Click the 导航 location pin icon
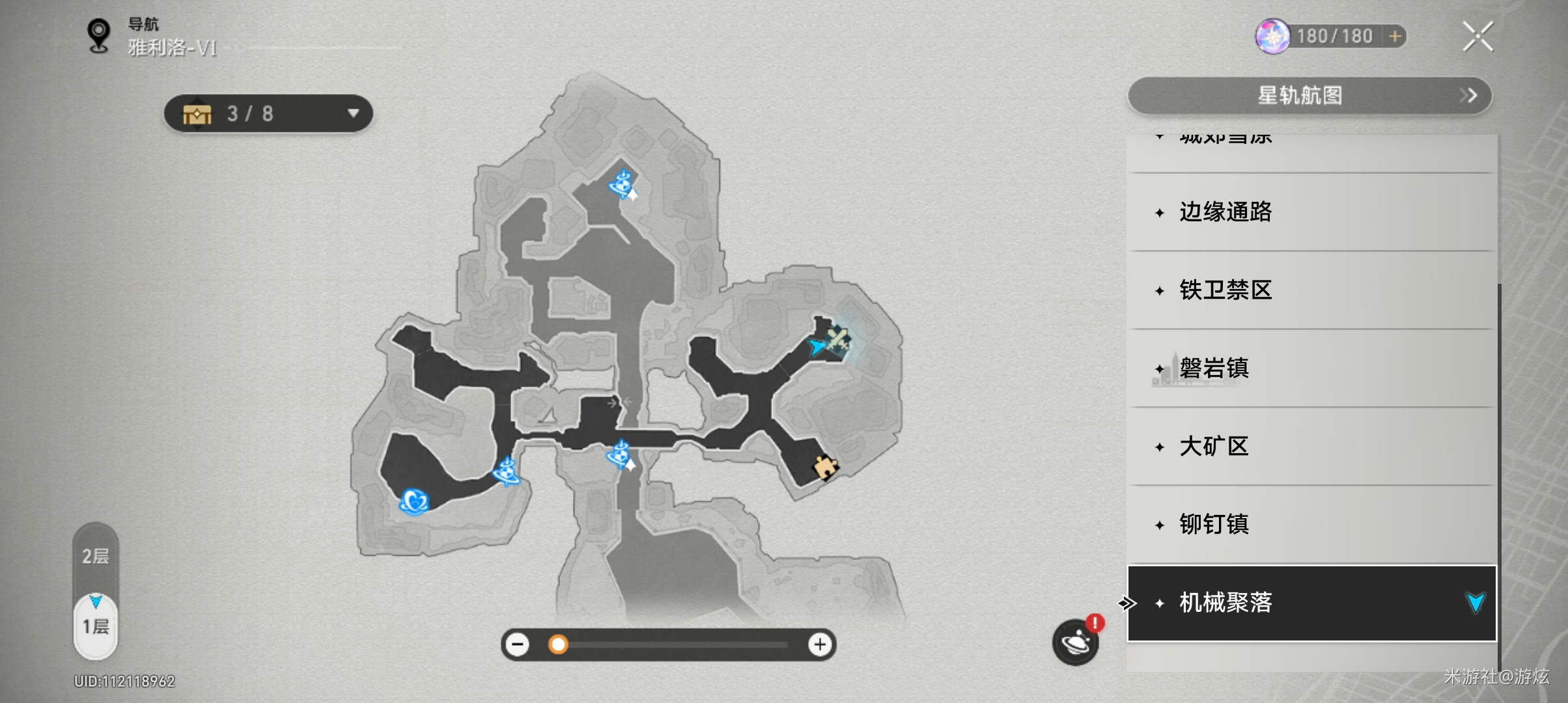1568x703 pixels. tap(99, 35)
